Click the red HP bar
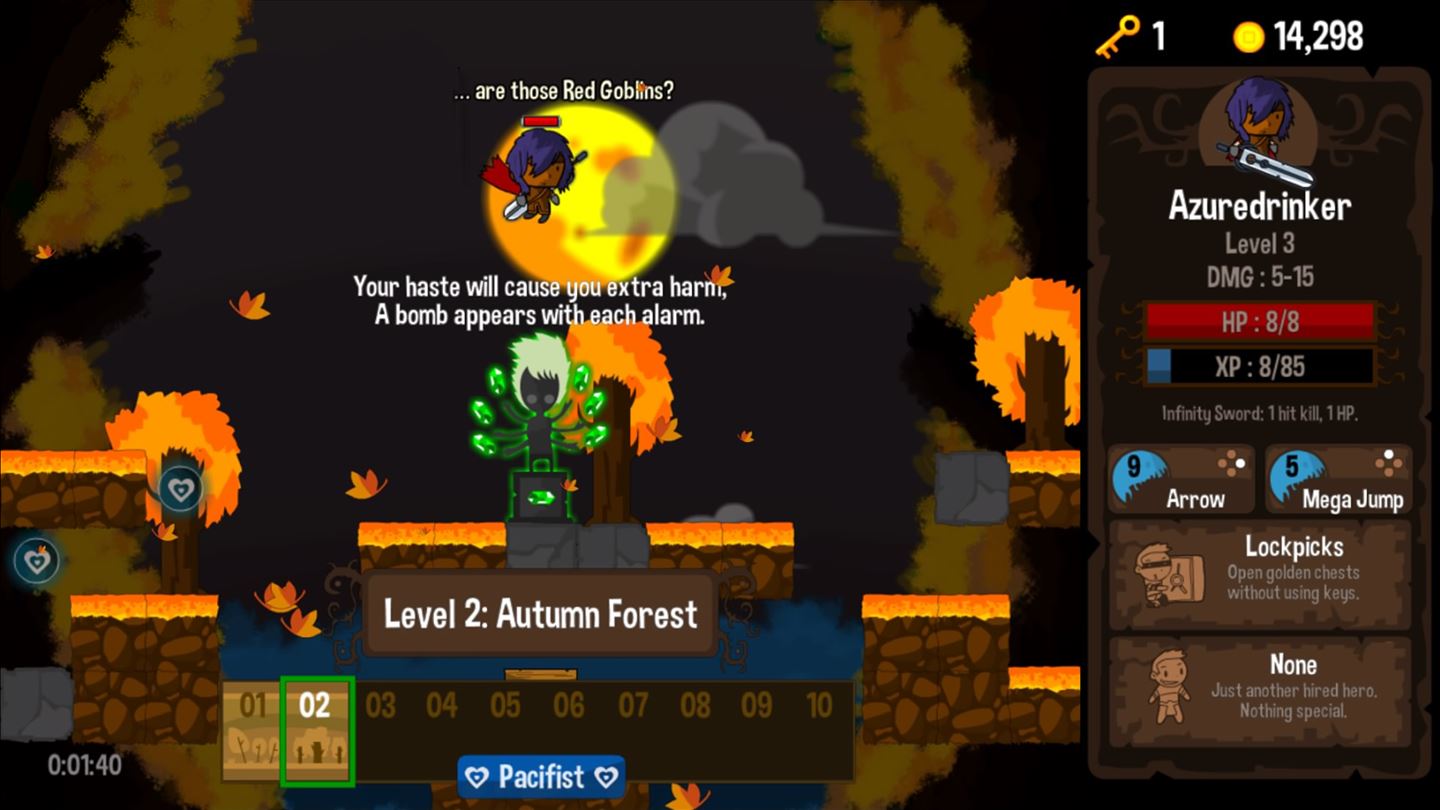 pyautogui.click(x=1258, y=322)
